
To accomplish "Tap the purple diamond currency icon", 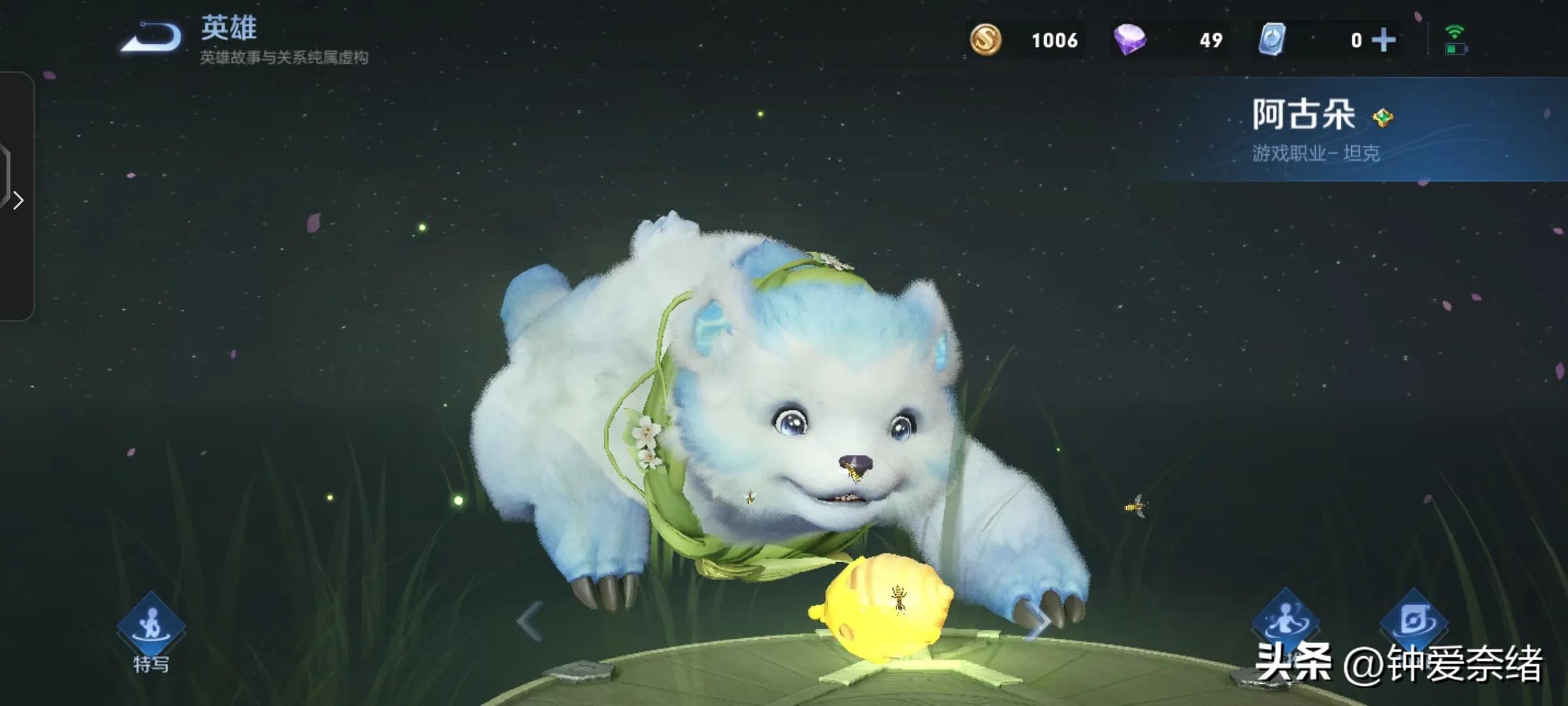I will point(1130,40).
